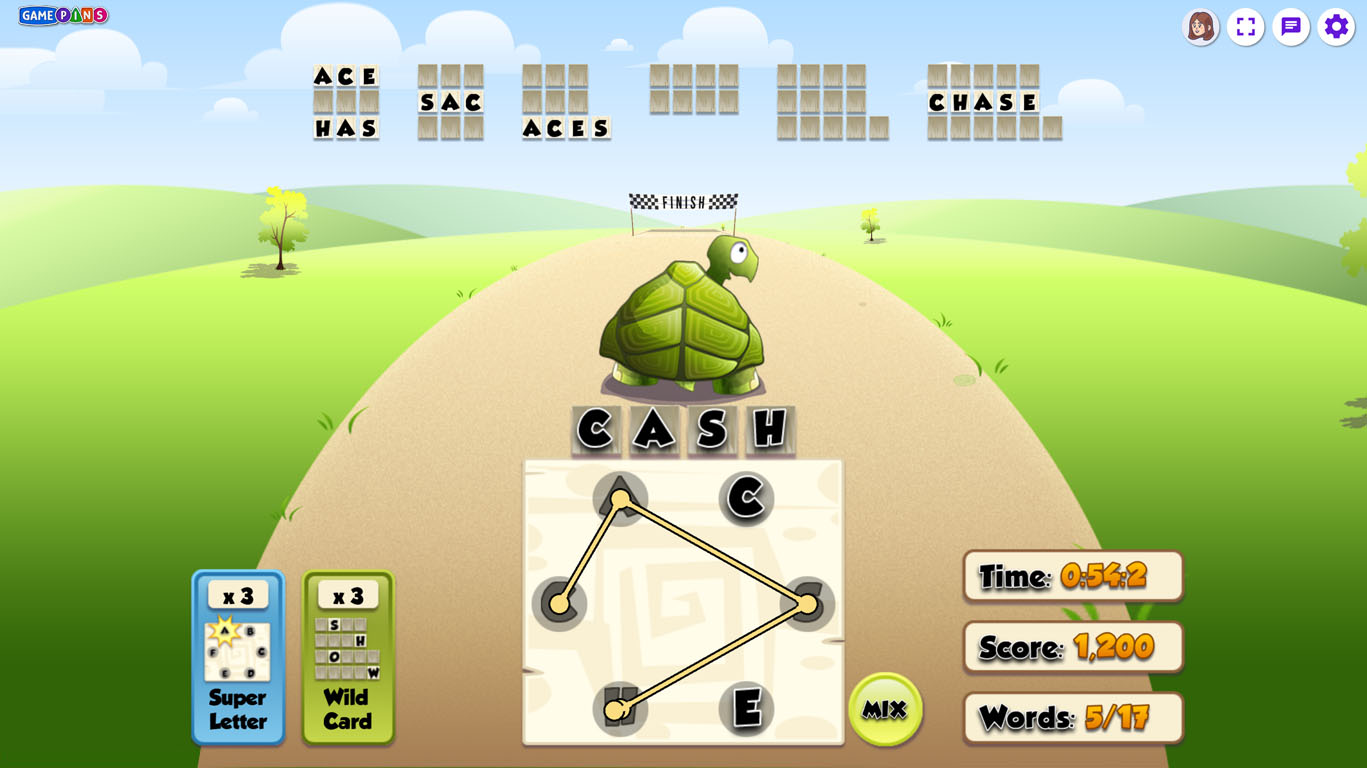Select the letter E tile
1367x768 pixels.
(746, 708)
